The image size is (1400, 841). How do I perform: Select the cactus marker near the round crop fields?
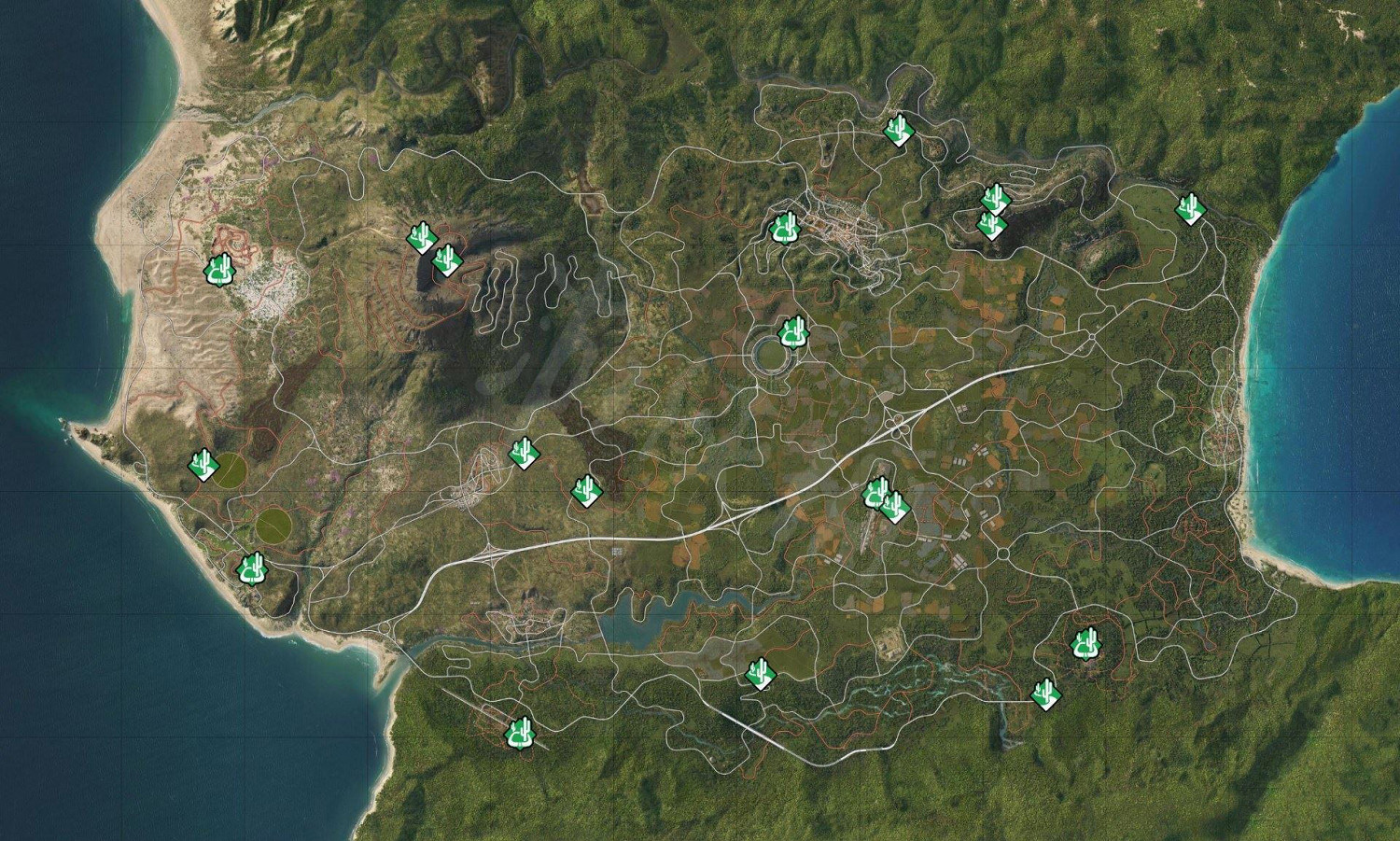point(204,463)
